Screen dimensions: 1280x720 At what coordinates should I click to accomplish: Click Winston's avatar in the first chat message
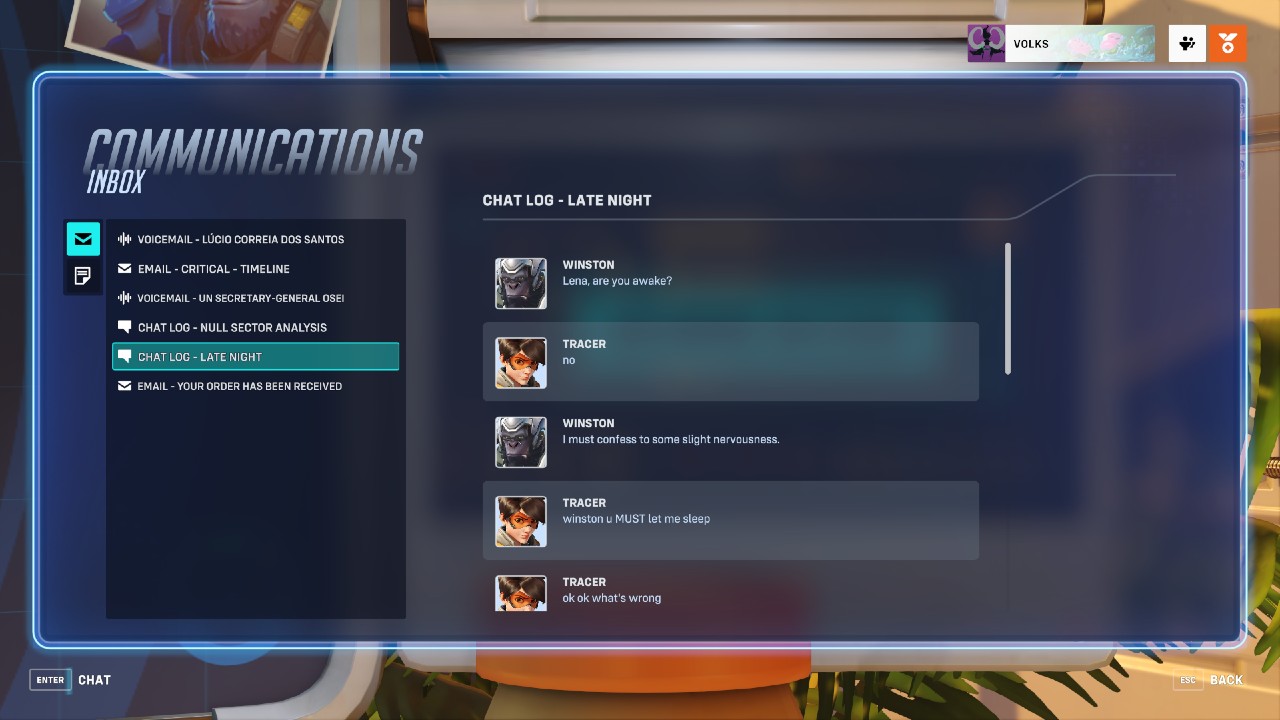pos(520,284)
